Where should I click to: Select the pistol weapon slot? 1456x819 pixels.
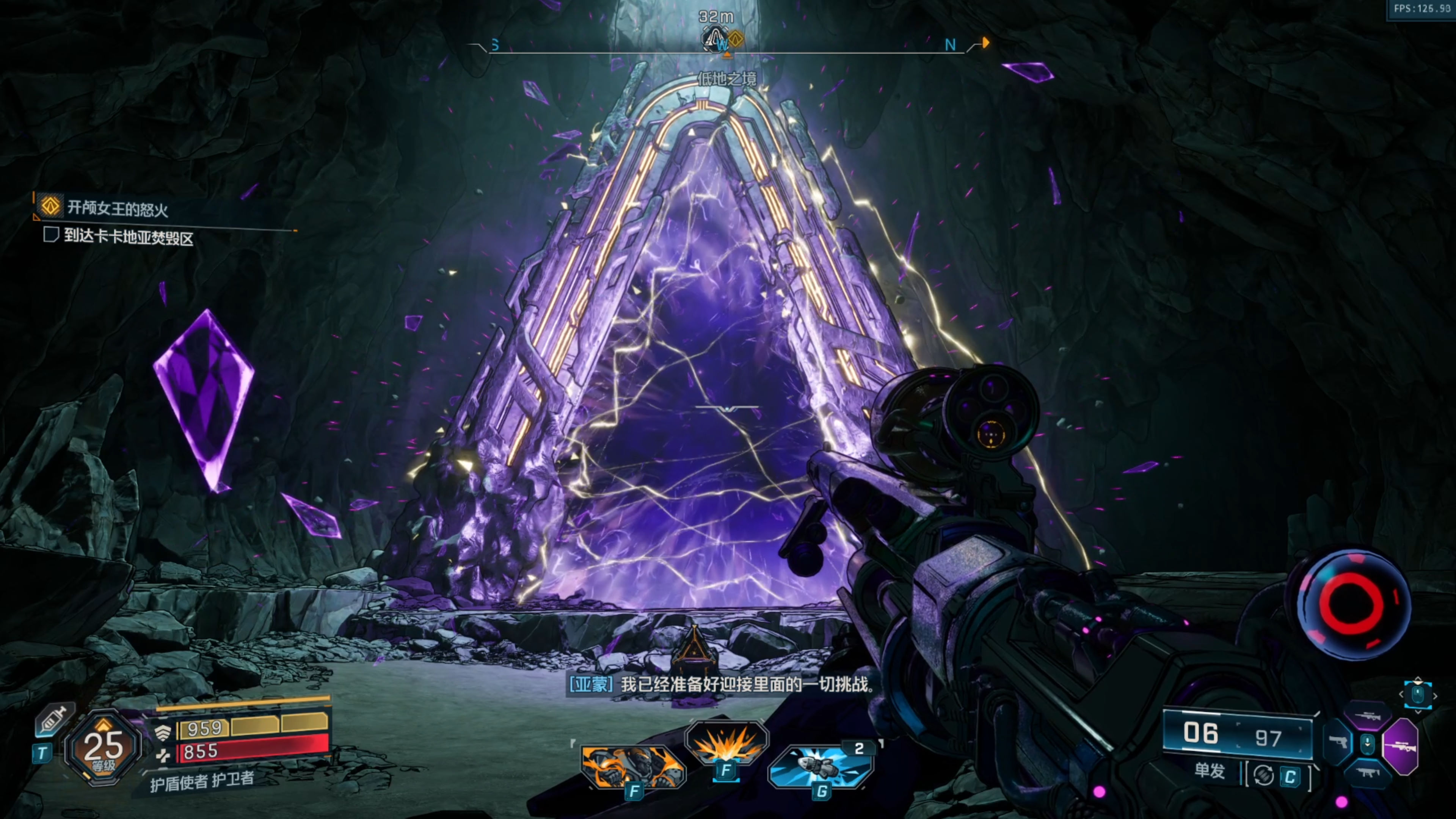click(1338, 742)
